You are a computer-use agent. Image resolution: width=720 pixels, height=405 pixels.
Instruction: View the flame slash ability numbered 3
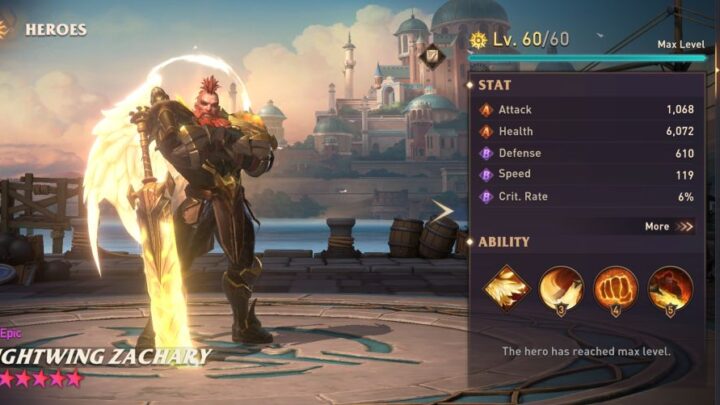[561, 288]
